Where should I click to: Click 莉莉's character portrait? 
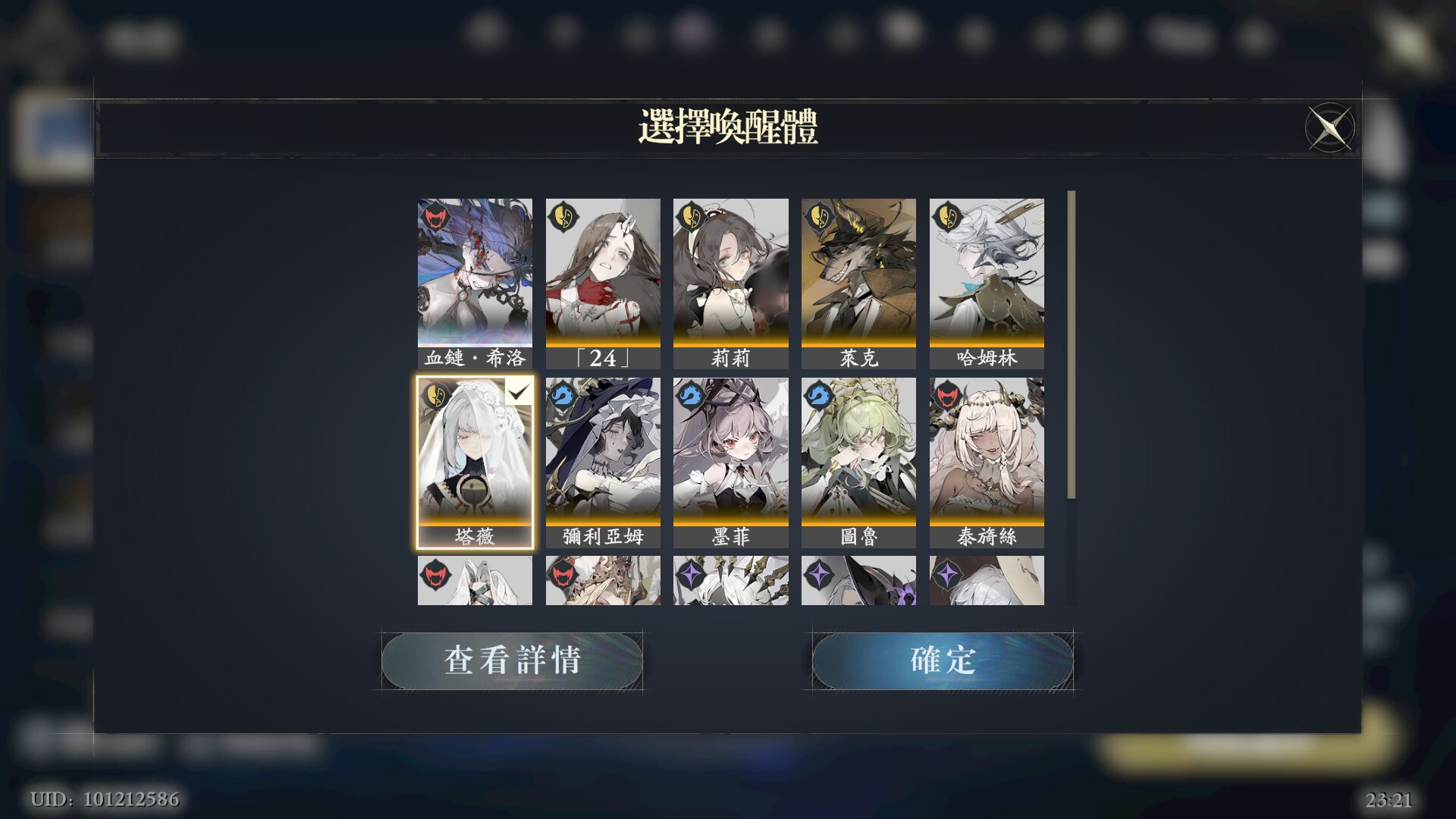pos(730,273)
